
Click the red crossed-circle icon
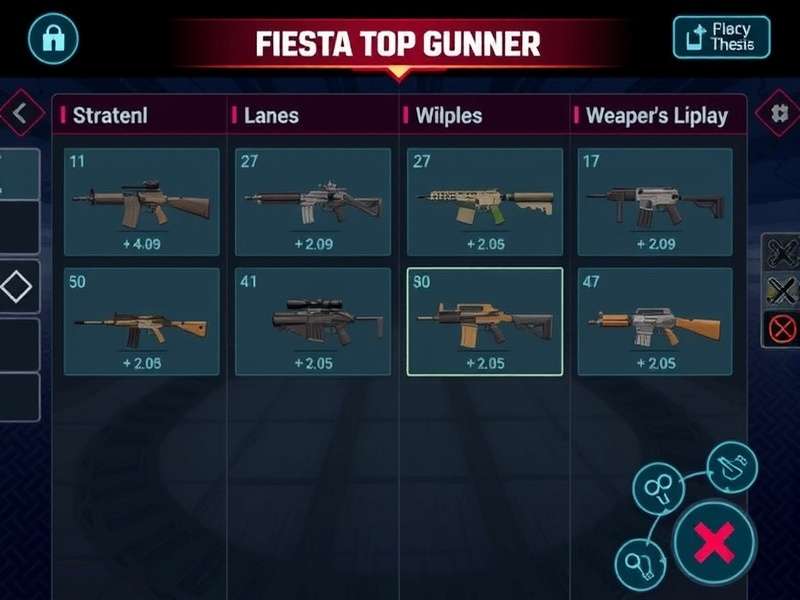[782, 327]
